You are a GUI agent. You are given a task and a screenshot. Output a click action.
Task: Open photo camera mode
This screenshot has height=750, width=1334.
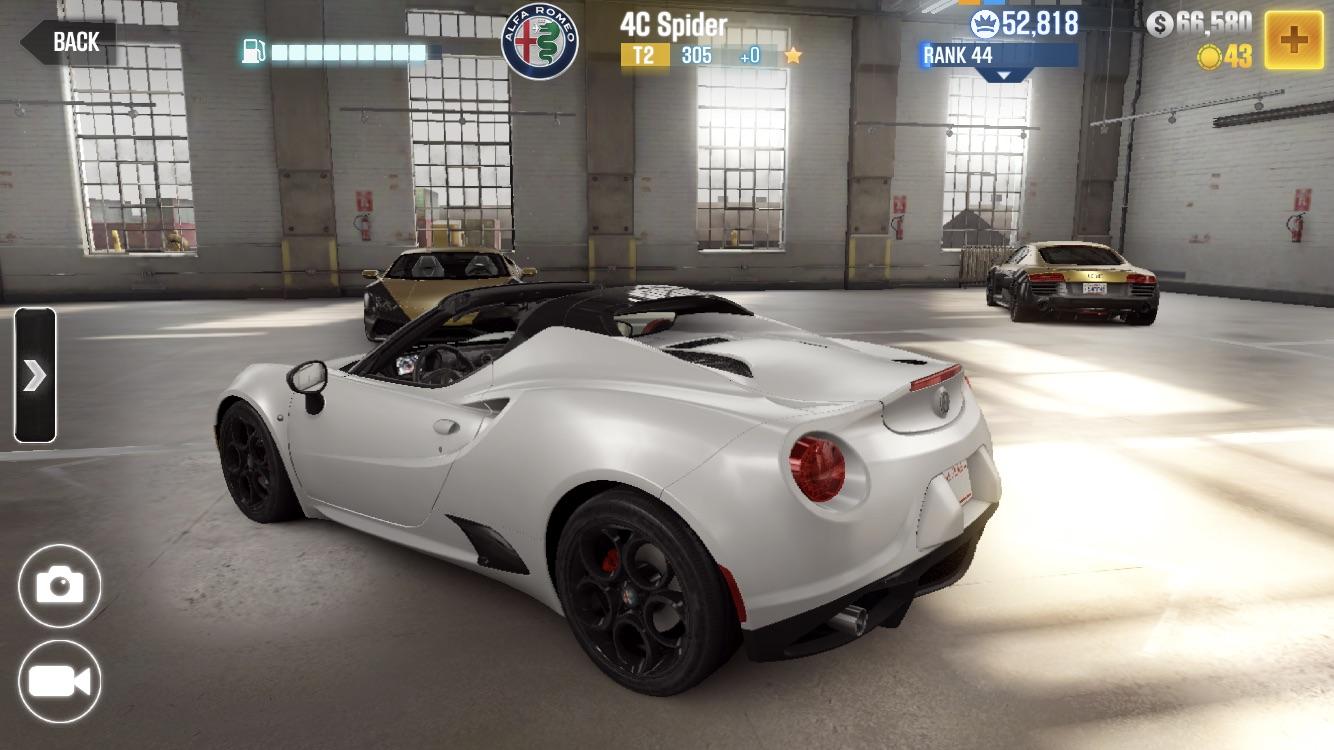coord(60,585)
